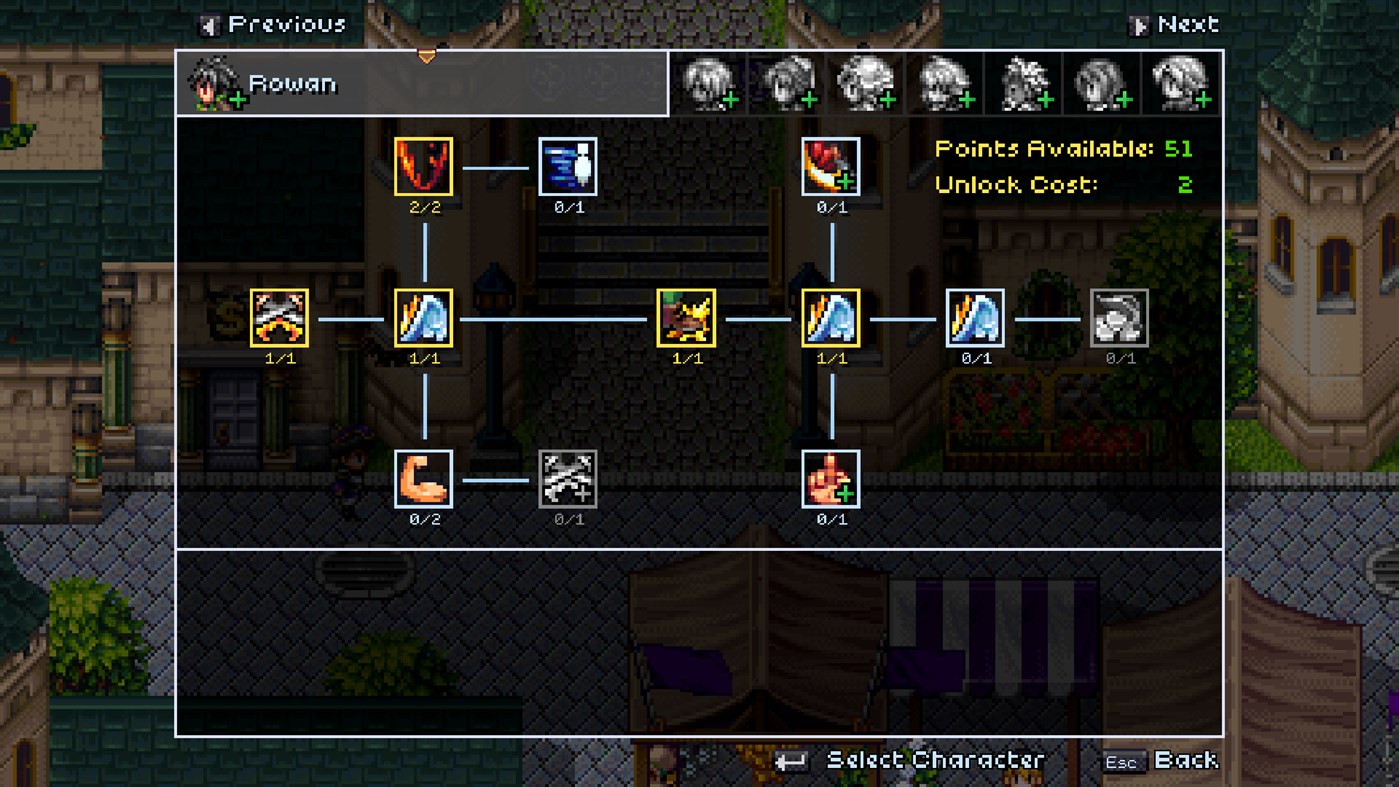This screenshot has width=1399, height=787.
Task: Select the second blue wing skill node
Action: click(831, 318)
